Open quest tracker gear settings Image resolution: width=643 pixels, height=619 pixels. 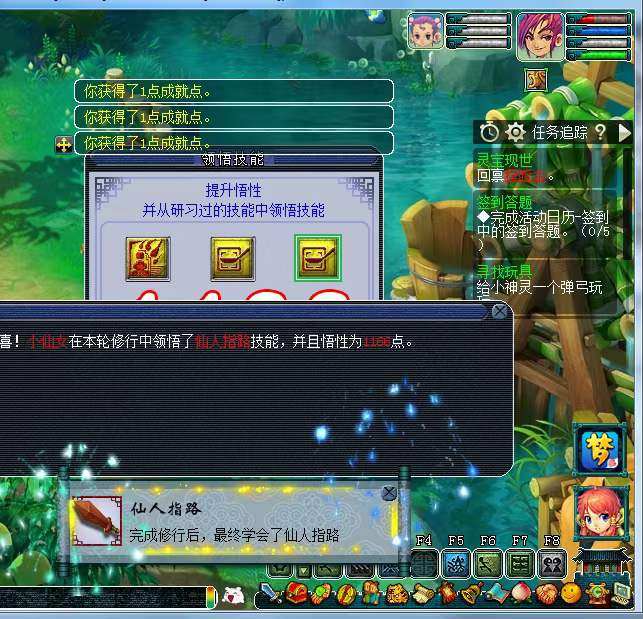[x=515, y=132]
